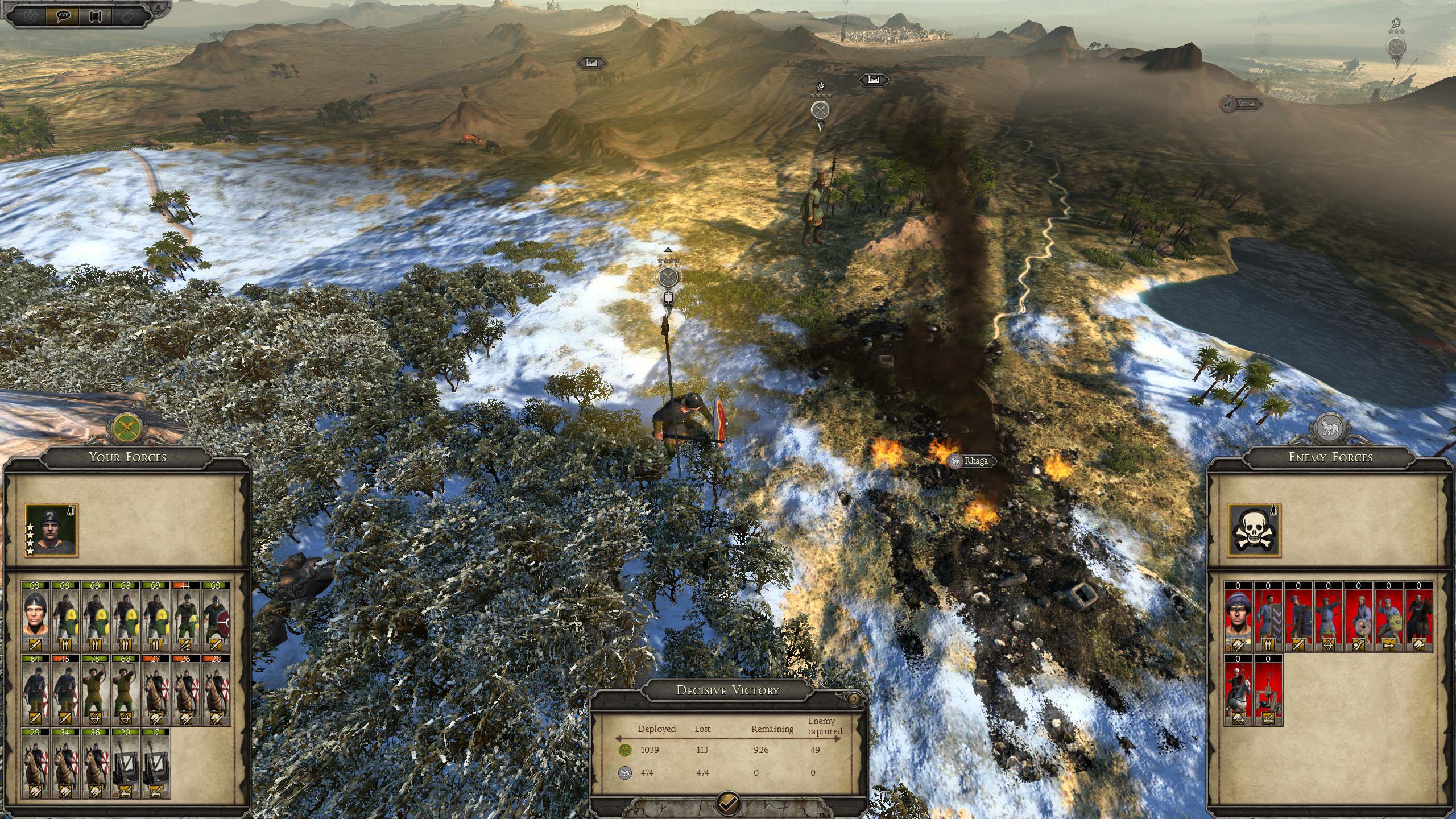Choose your cavalry unit card with 36 men
The height and width of the screenshot is (819, 1456).
(95, 763)
